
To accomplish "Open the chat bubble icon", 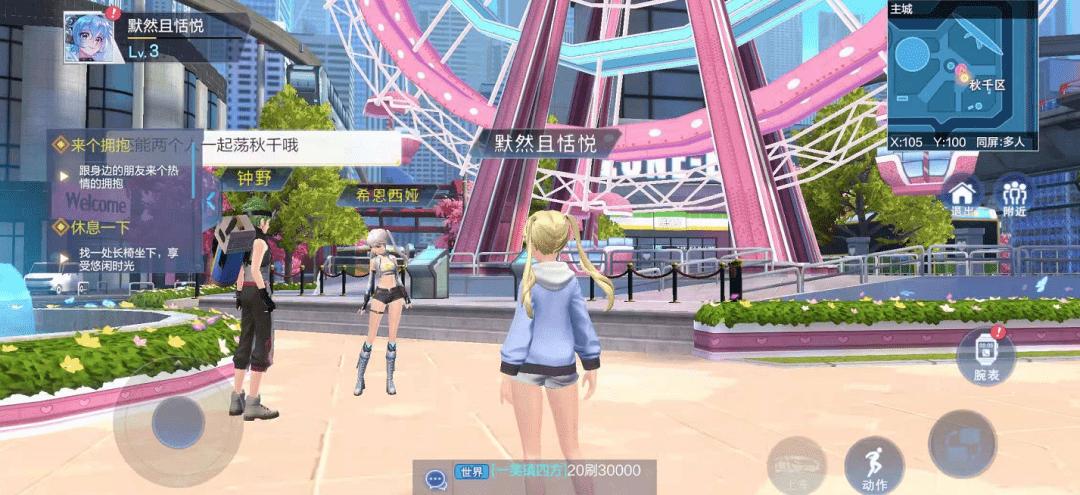I will pyautogui.click(x=435, y=479).
